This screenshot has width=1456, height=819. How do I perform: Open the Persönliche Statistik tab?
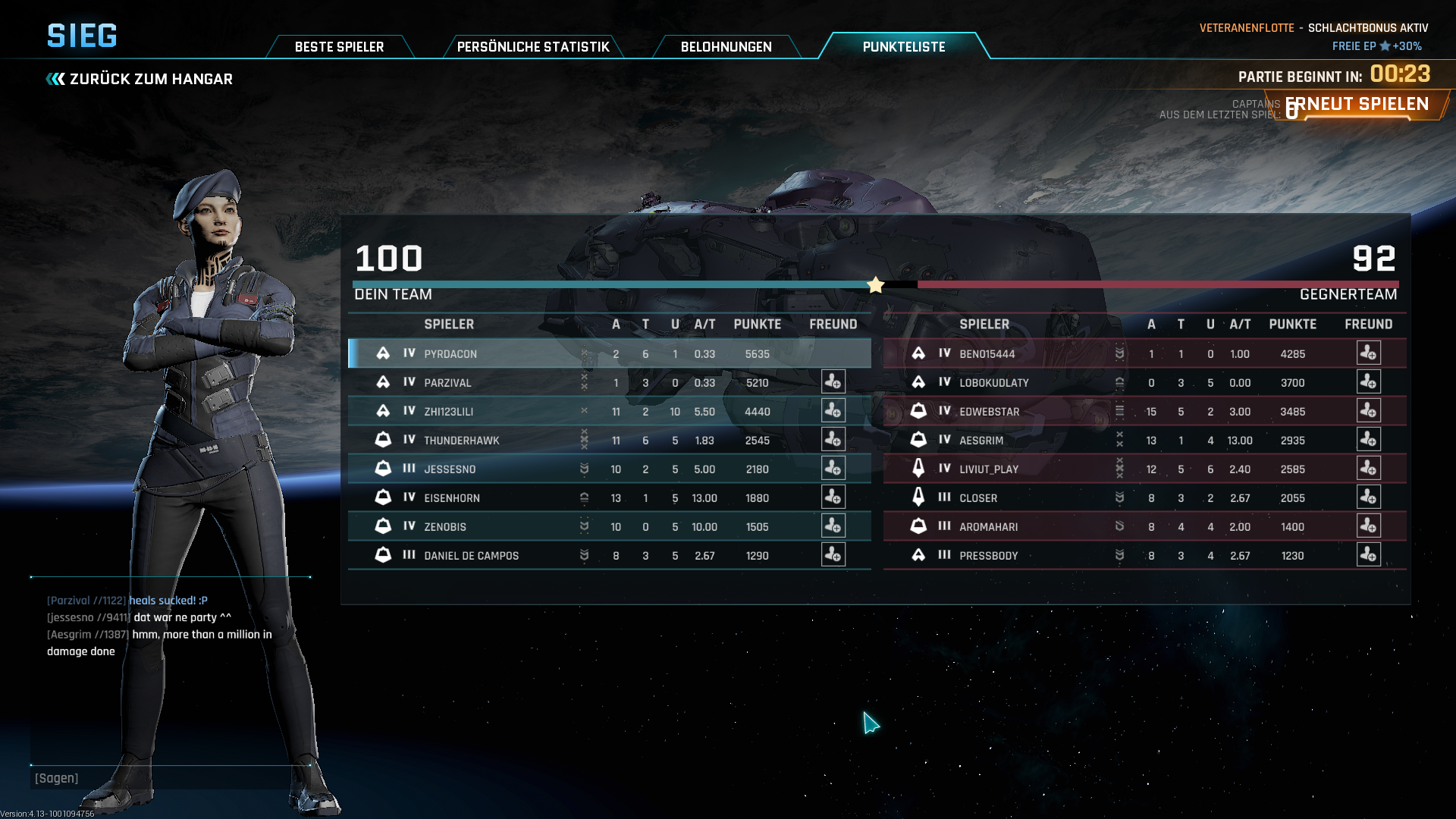tap(532, 47)
